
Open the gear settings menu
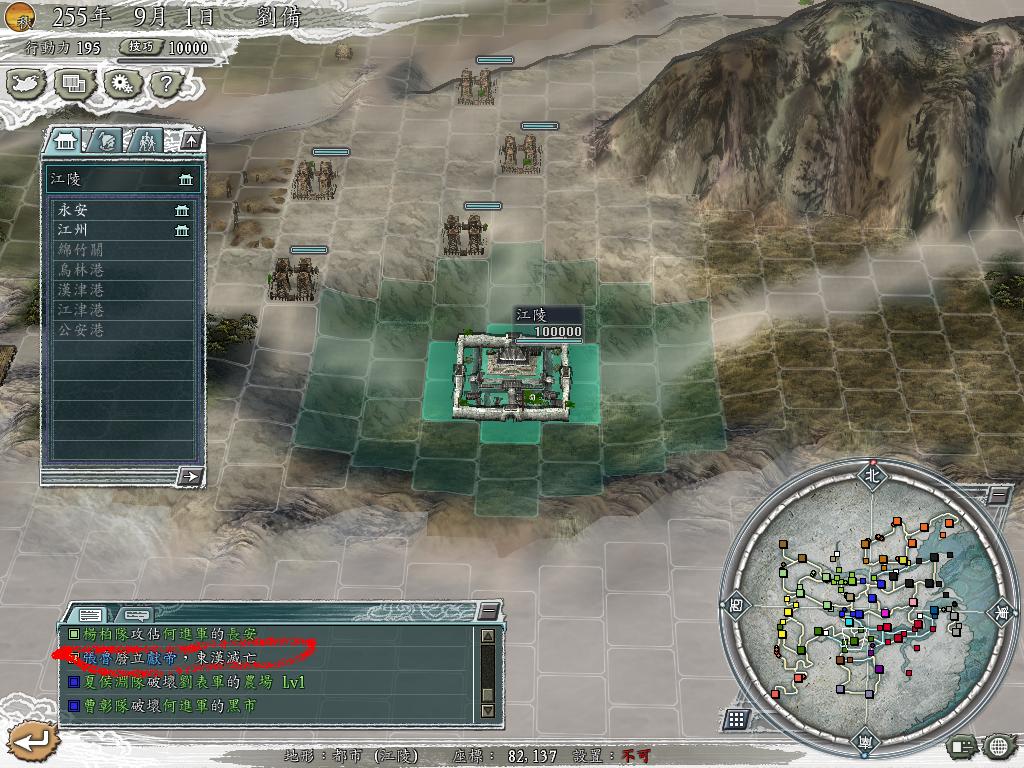(121, 84)
